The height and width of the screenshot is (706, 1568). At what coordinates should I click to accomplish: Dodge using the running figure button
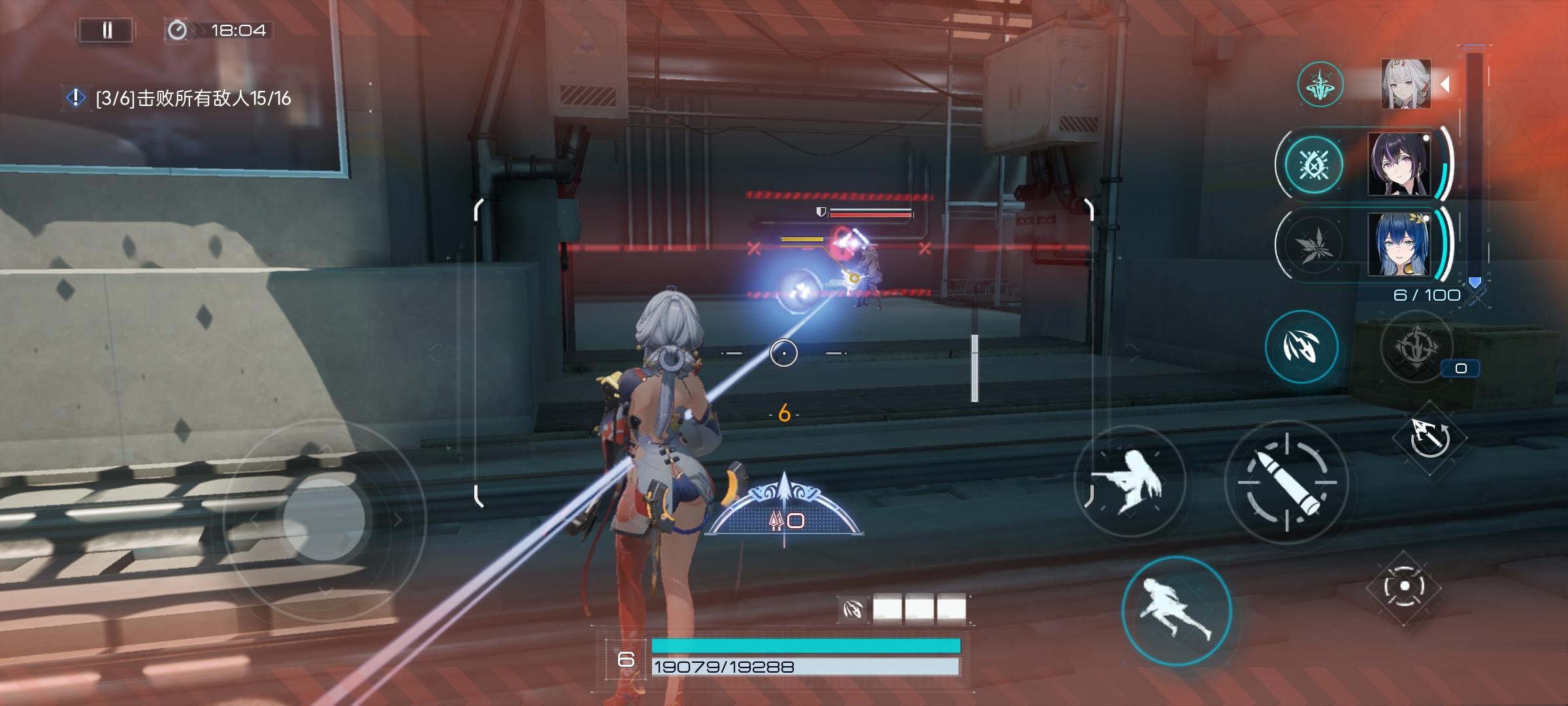[1177, 610]
